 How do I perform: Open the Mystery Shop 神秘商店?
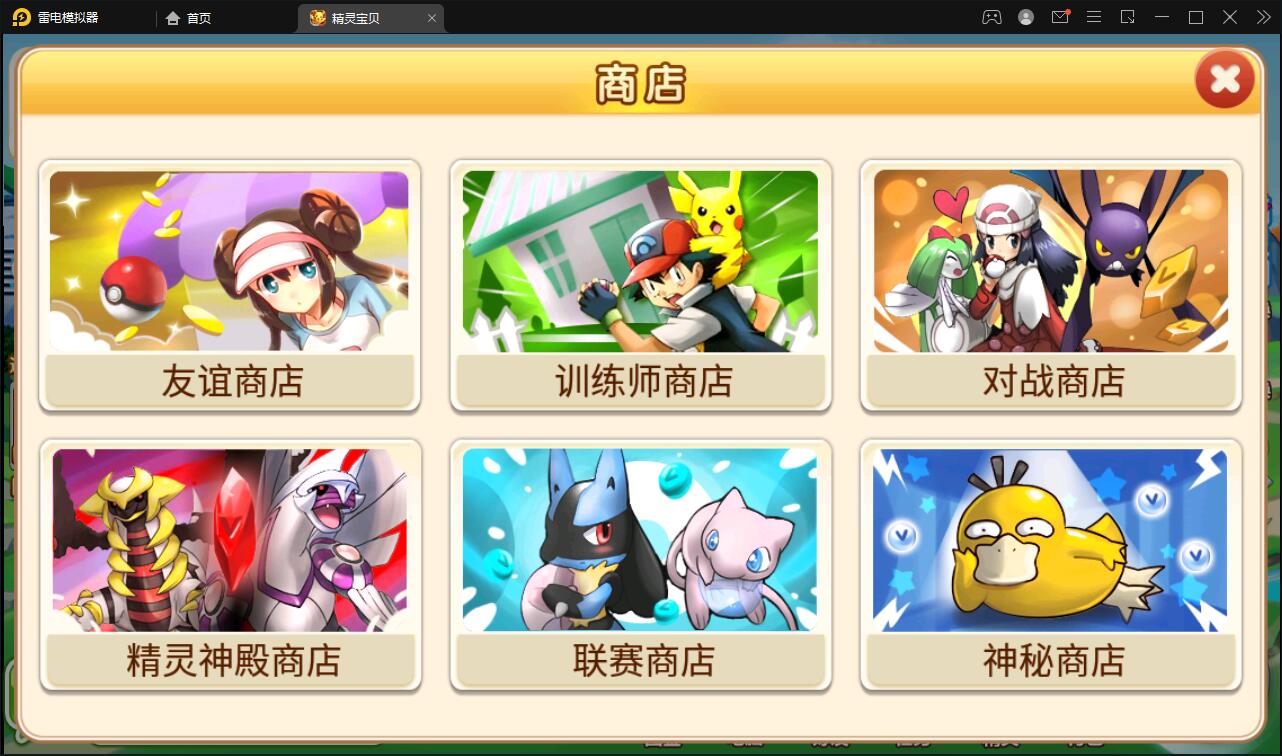click(1050, 565)
